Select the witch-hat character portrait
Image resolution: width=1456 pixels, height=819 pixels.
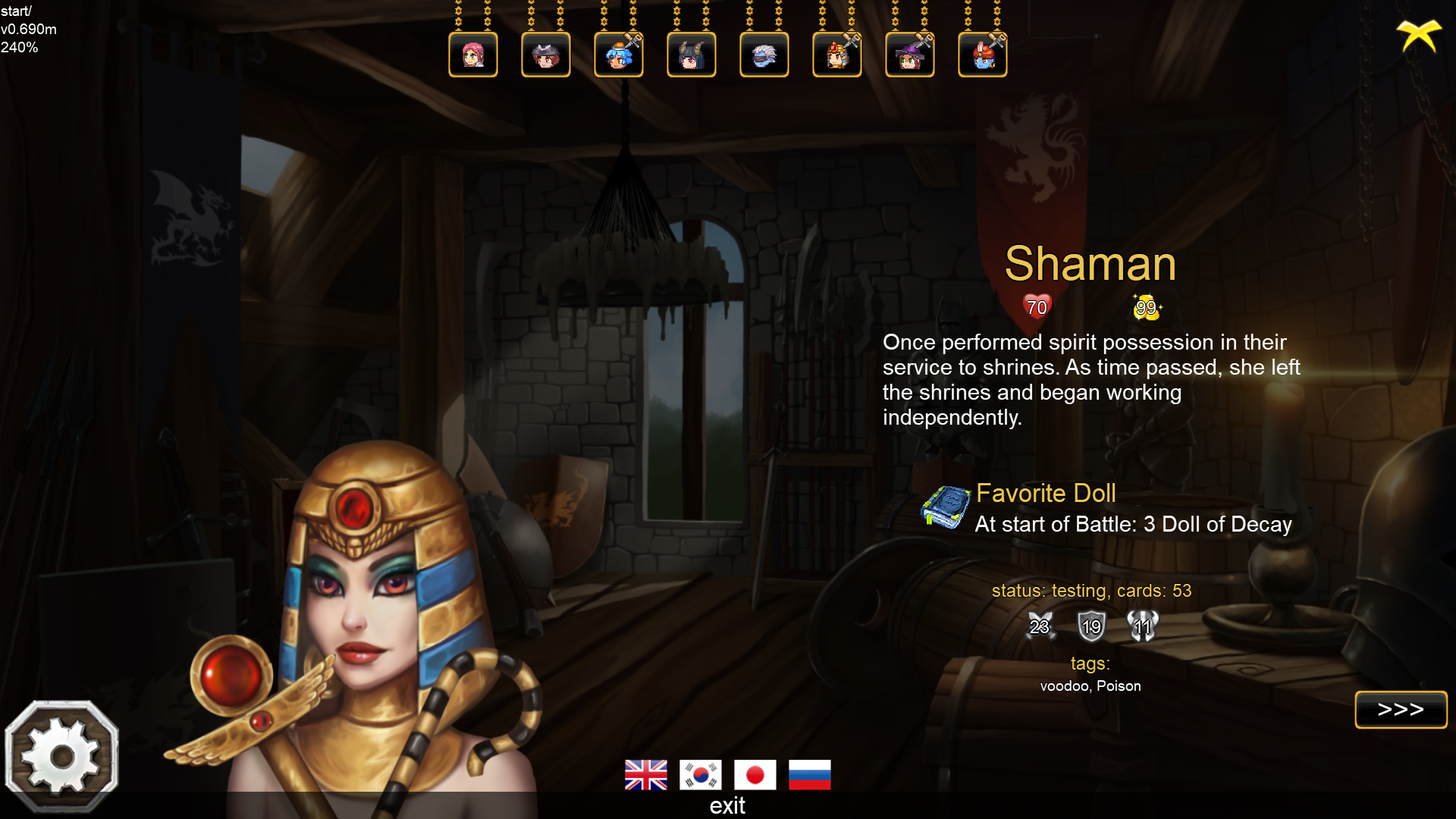coord(910,54)
